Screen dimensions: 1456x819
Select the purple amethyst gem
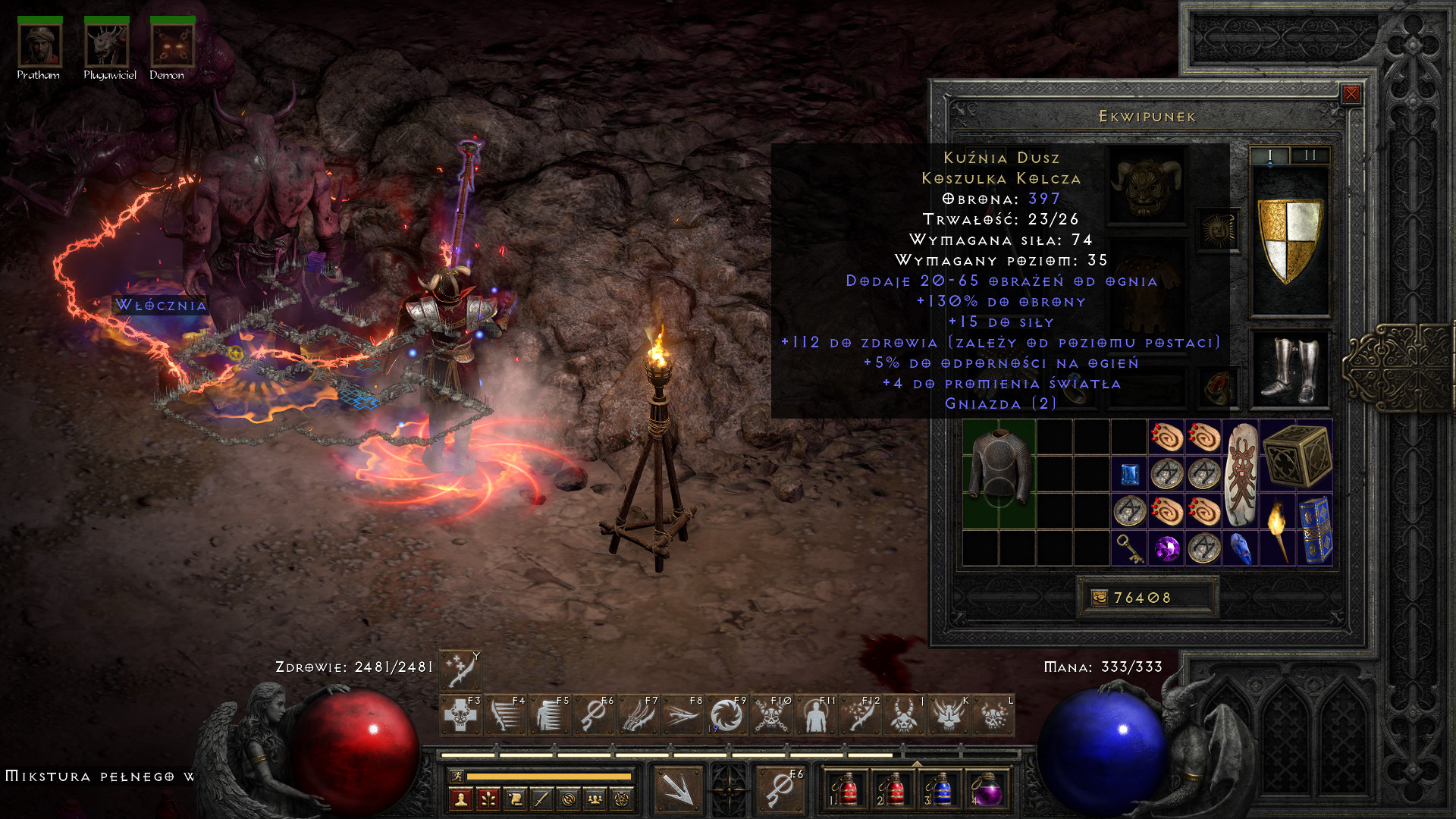(x=1167, y=548)
